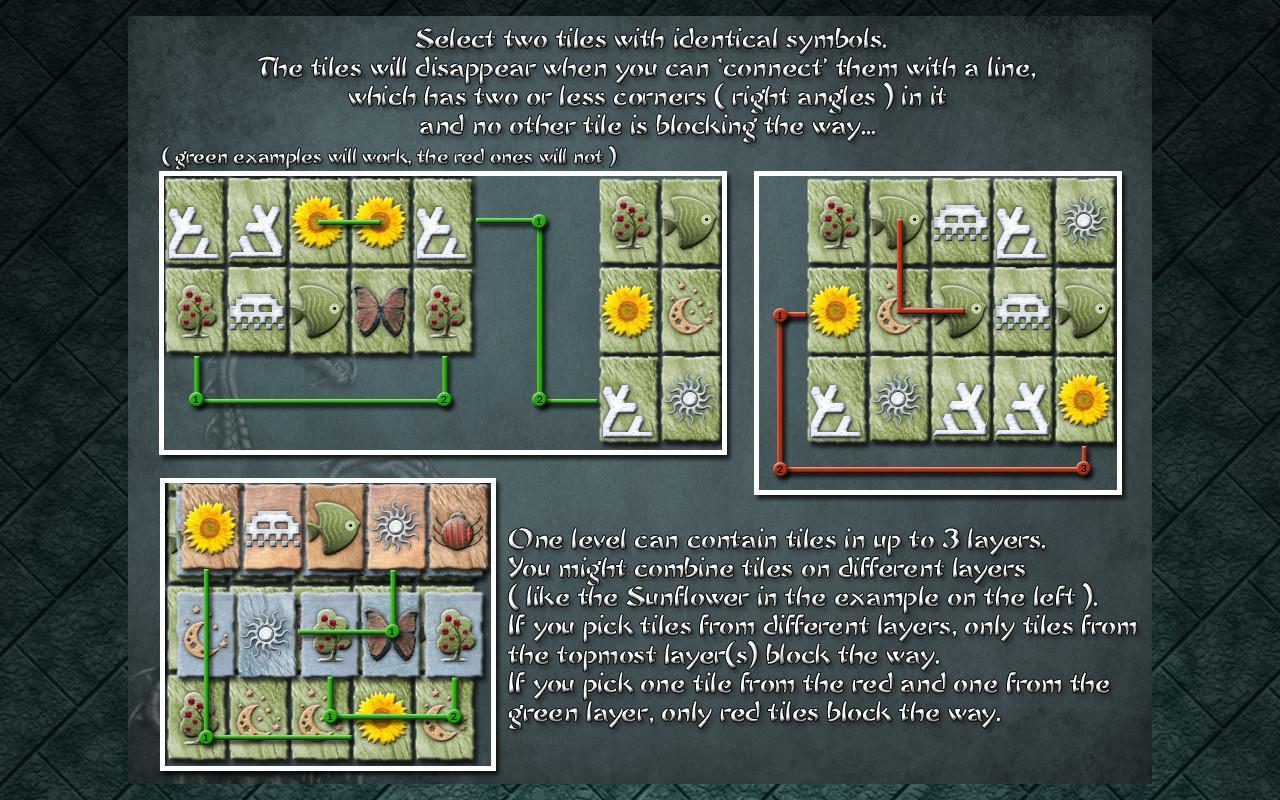
Task: Click the green endpoint marker labeled 1
Action: tap(196, 398)
